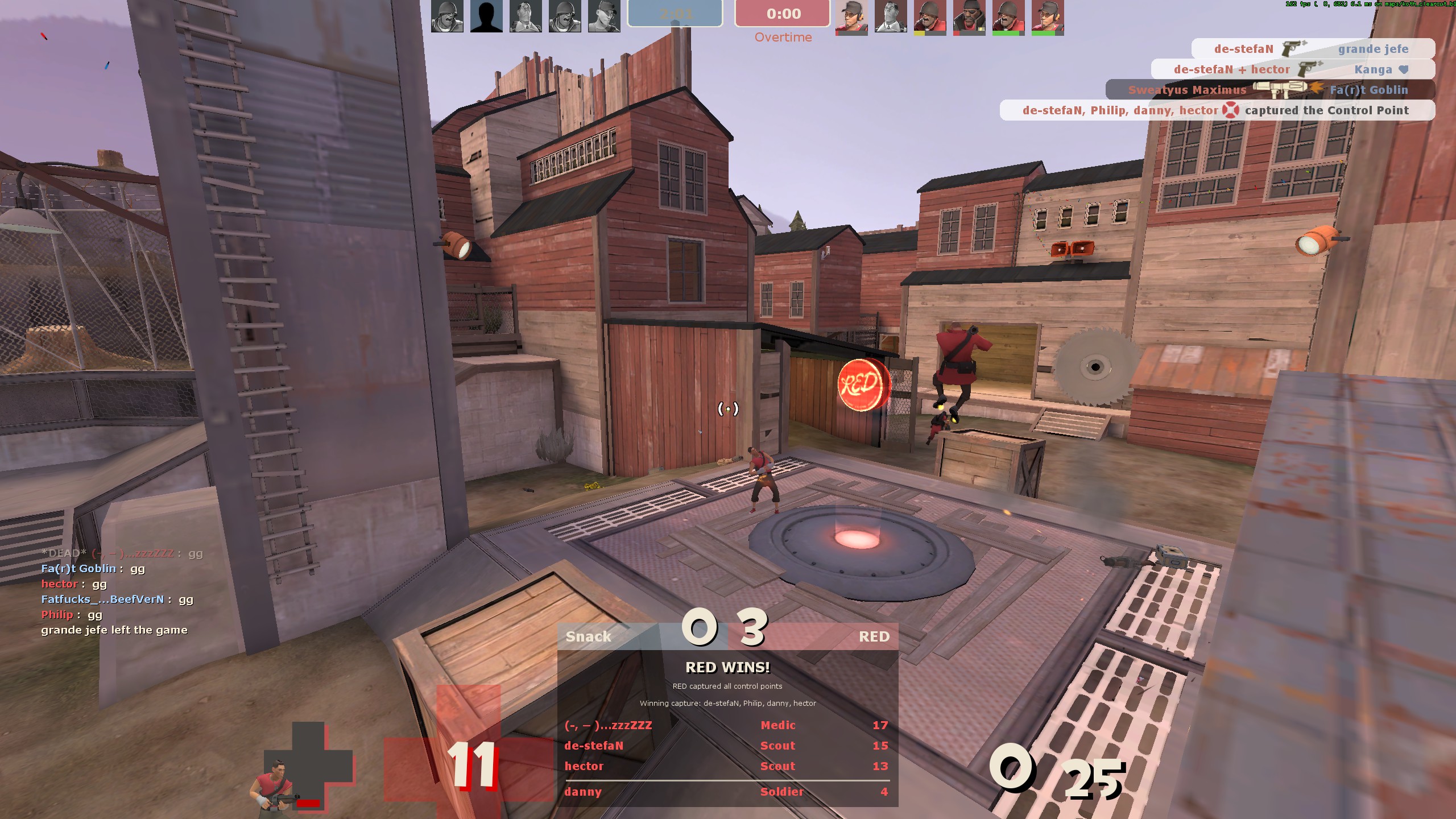Screen dimensions: 1456x819
Task: Select the Fatfucks_...BeefVerN chat line
Action: (x=117, y=599)
